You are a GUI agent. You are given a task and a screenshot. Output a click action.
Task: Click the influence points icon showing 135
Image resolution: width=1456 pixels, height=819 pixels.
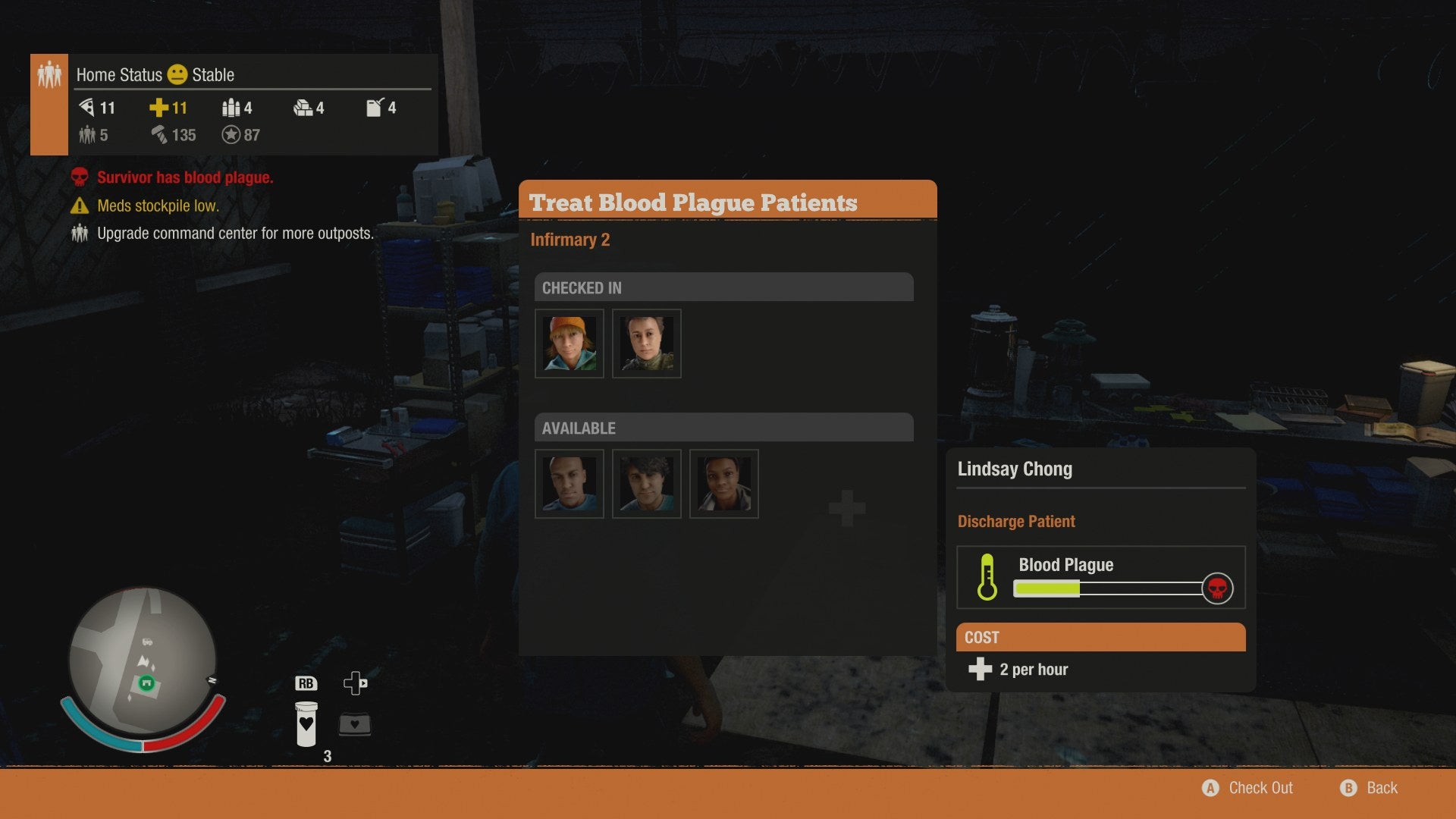pos(159,135)
